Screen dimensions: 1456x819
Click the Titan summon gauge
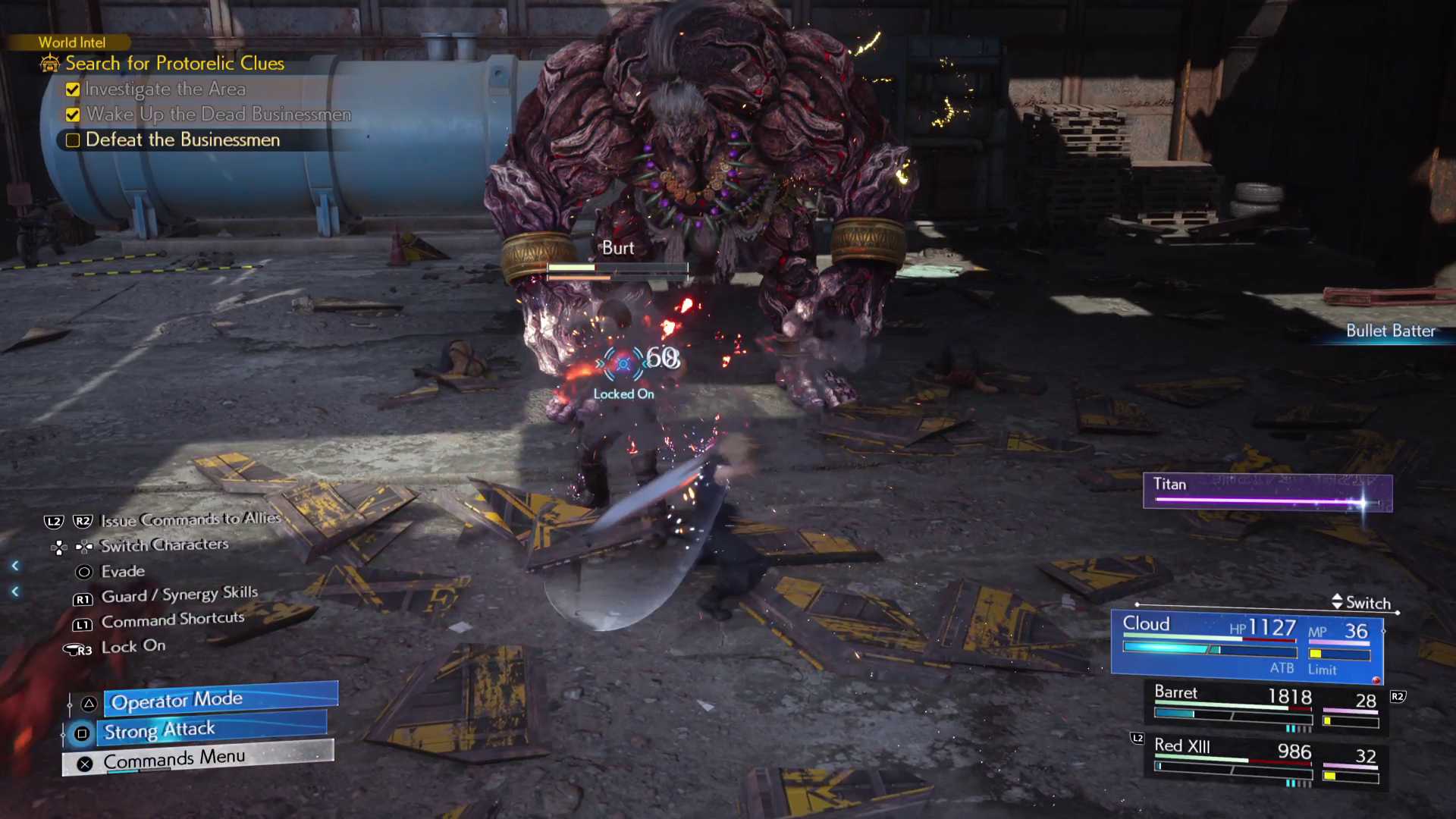pyautogui.click(x=1267, y=492)
